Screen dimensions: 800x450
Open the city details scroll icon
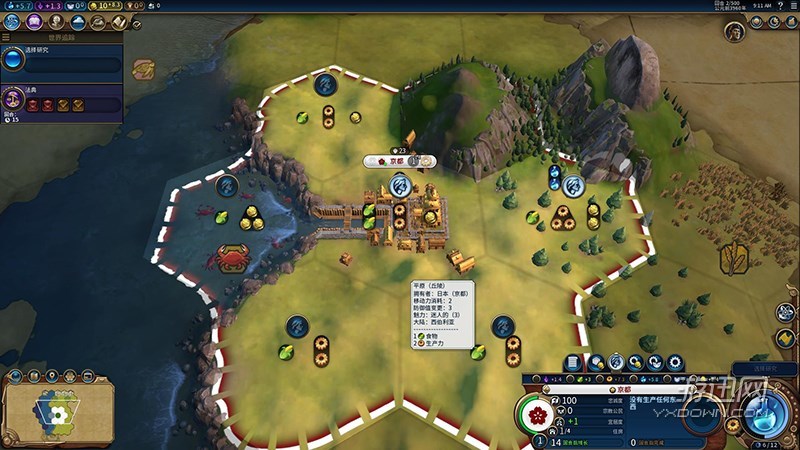[x=573, y=363]
